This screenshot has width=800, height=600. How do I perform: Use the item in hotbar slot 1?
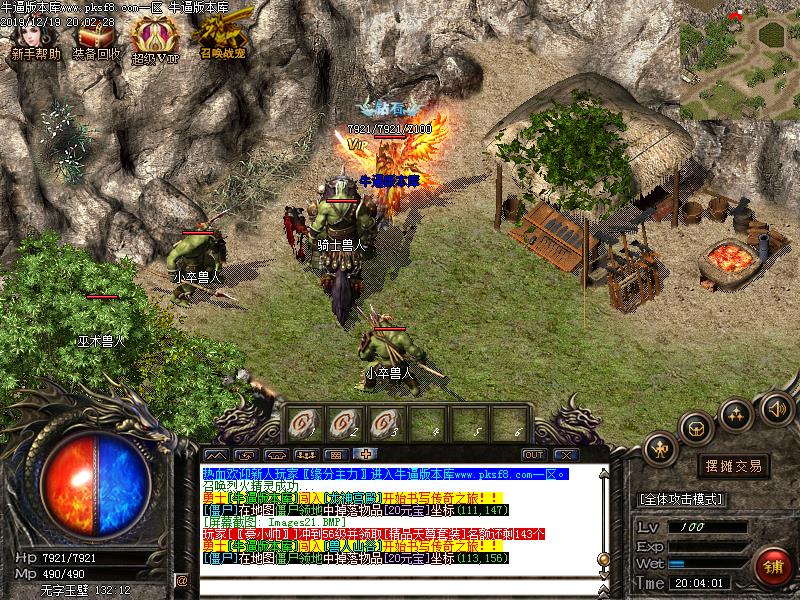point(305,422)
